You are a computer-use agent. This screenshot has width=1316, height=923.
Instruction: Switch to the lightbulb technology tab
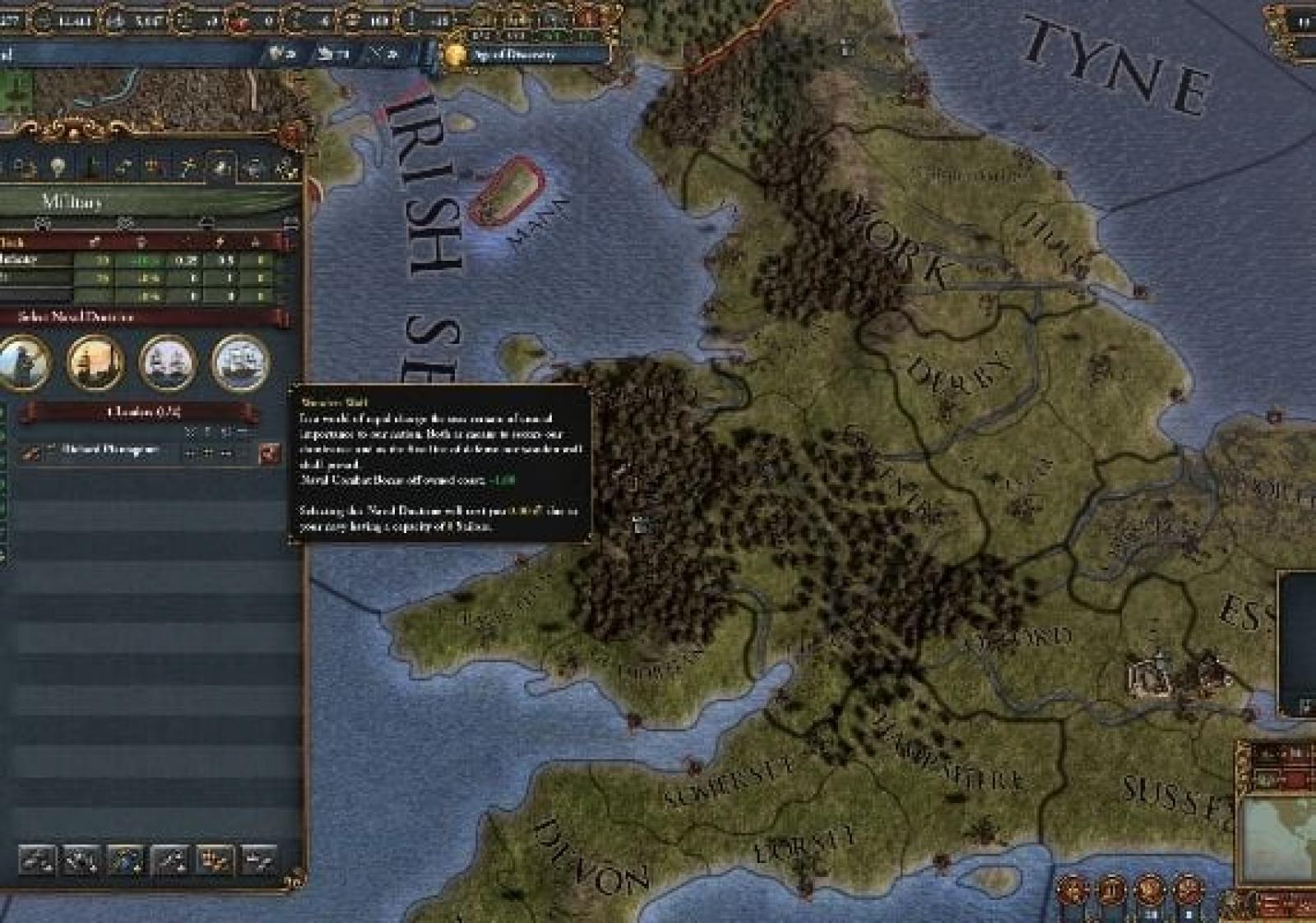(57, 168)
